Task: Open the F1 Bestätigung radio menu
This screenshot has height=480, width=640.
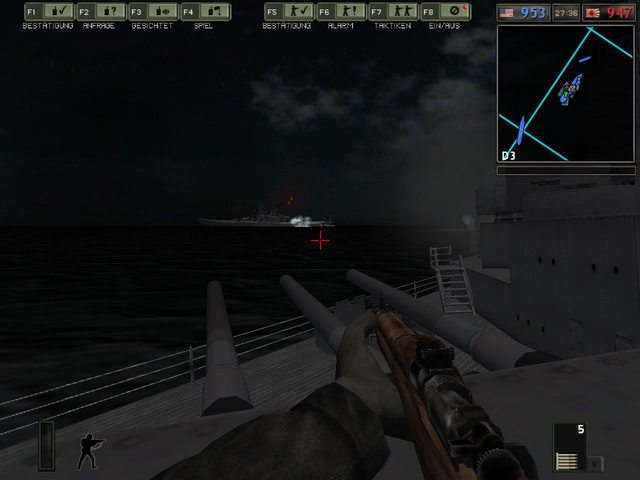Action: click(47, 12)
